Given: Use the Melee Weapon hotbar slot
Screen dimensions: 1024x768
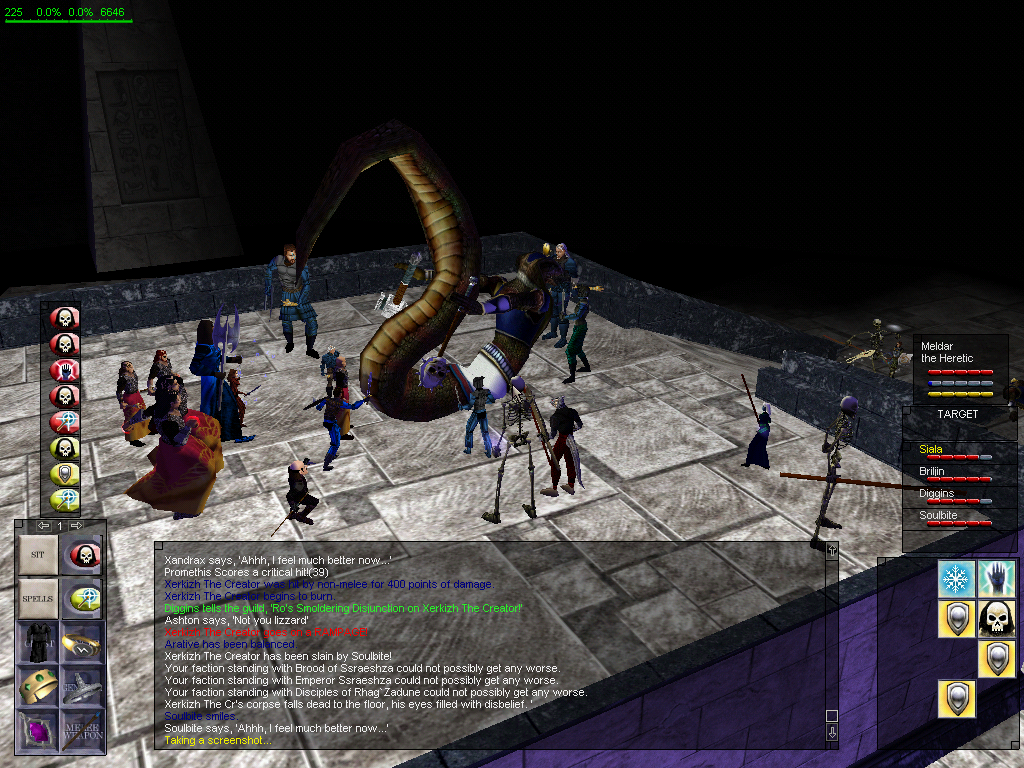Looking at the screenshot, I should pos(81,729).
